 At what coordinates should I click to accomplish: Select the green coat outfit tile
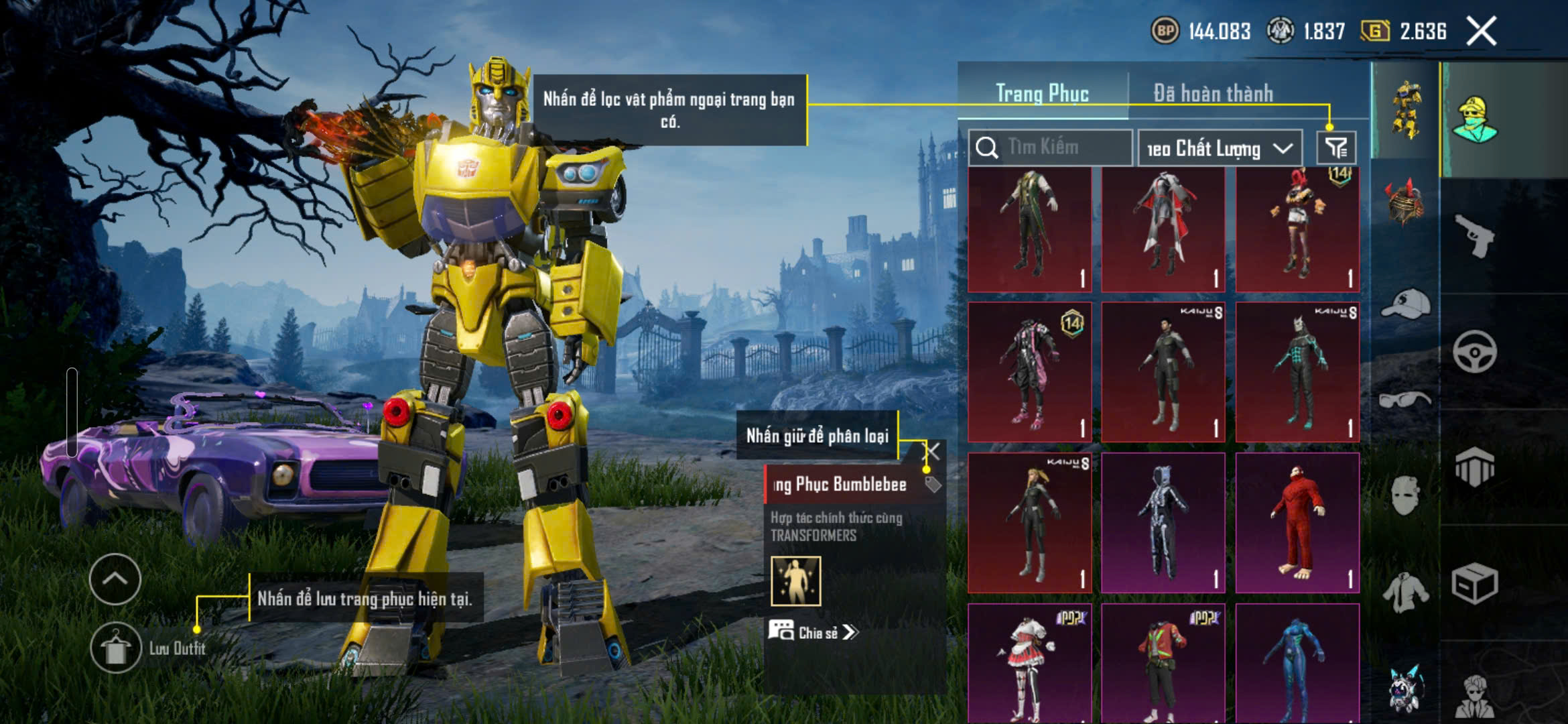(1029, 229)
